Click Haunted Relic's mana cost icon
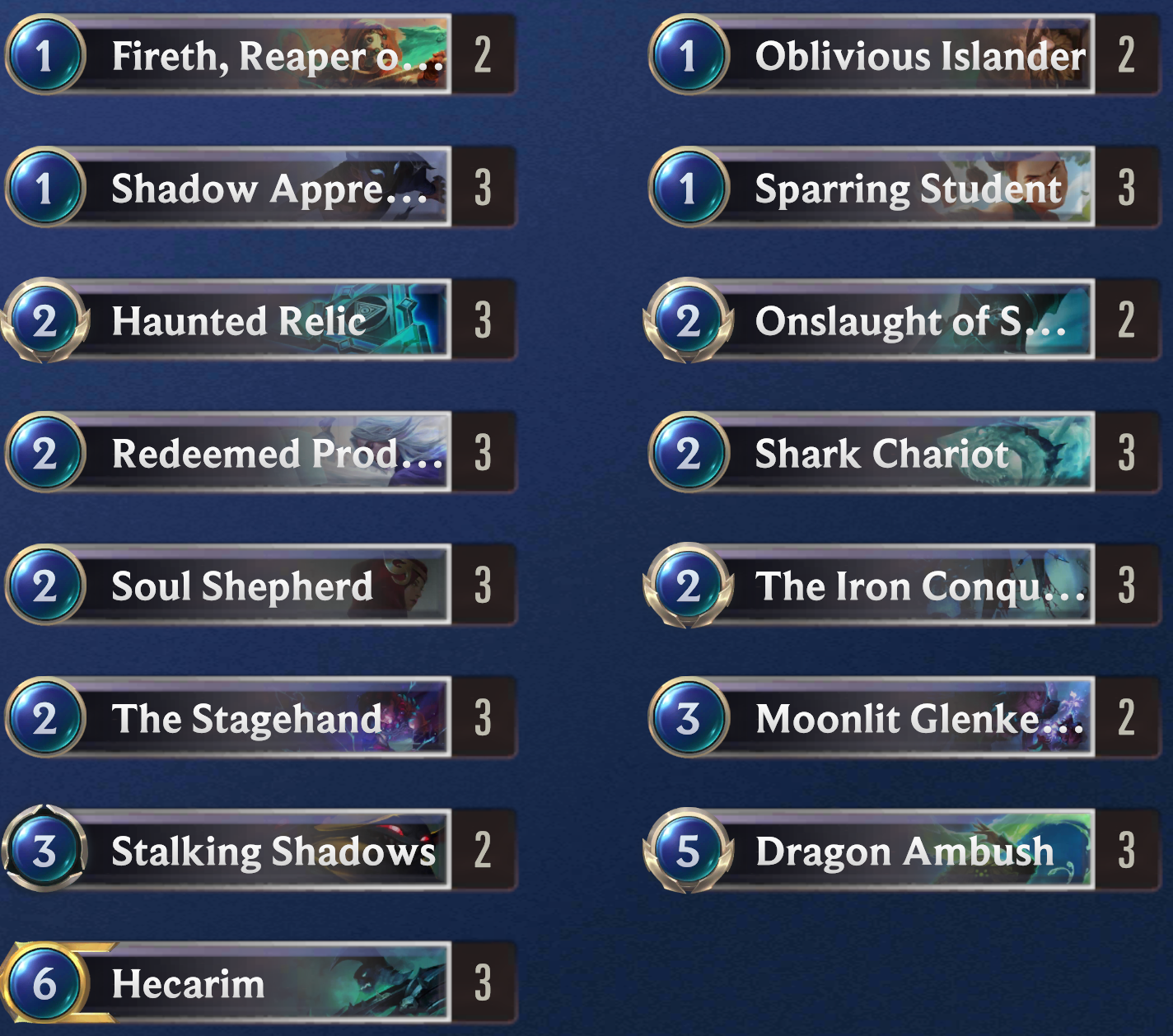Viewport: 1173px width, 1036px height. tap(45, 321)
